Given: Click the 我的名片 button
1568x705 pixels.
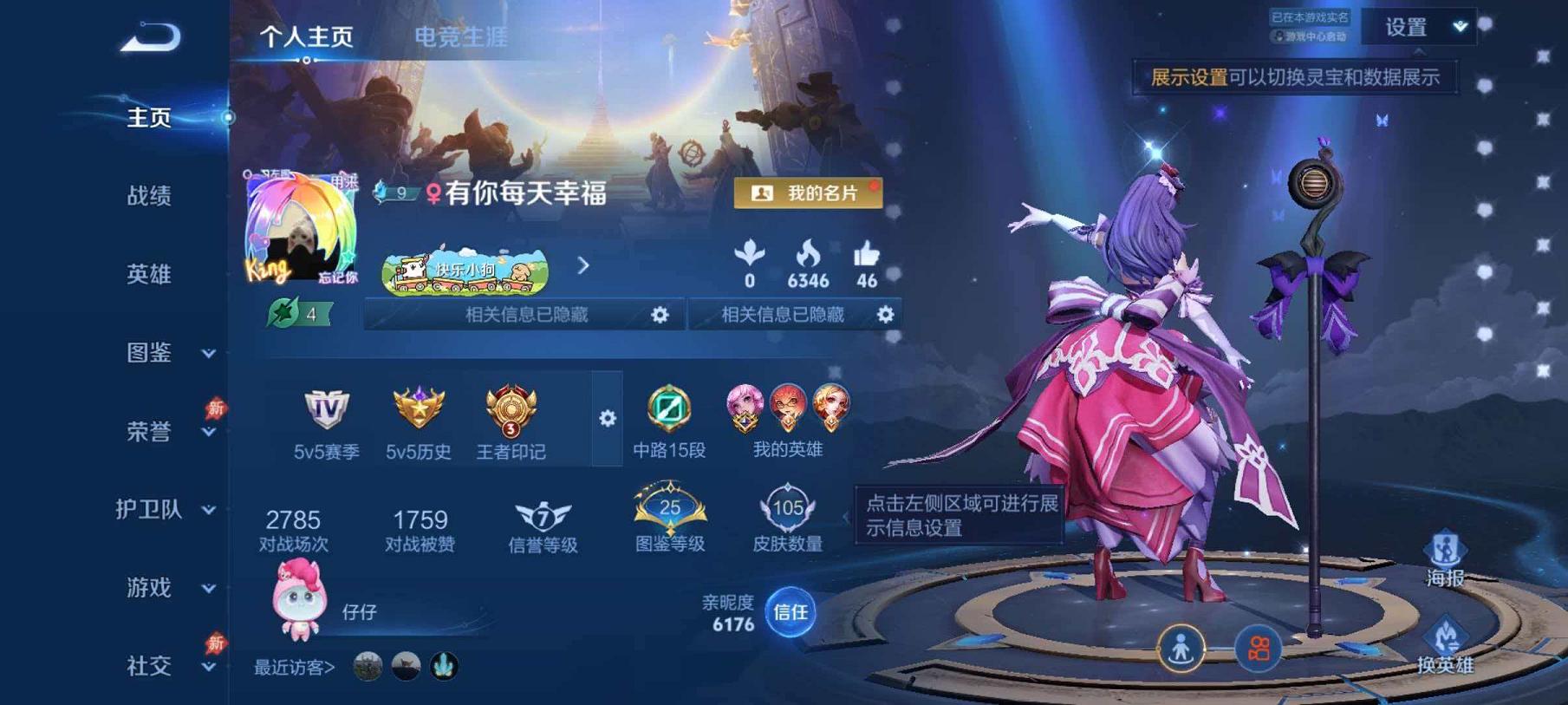Looking at the screenshot, I should pos(808,194).
